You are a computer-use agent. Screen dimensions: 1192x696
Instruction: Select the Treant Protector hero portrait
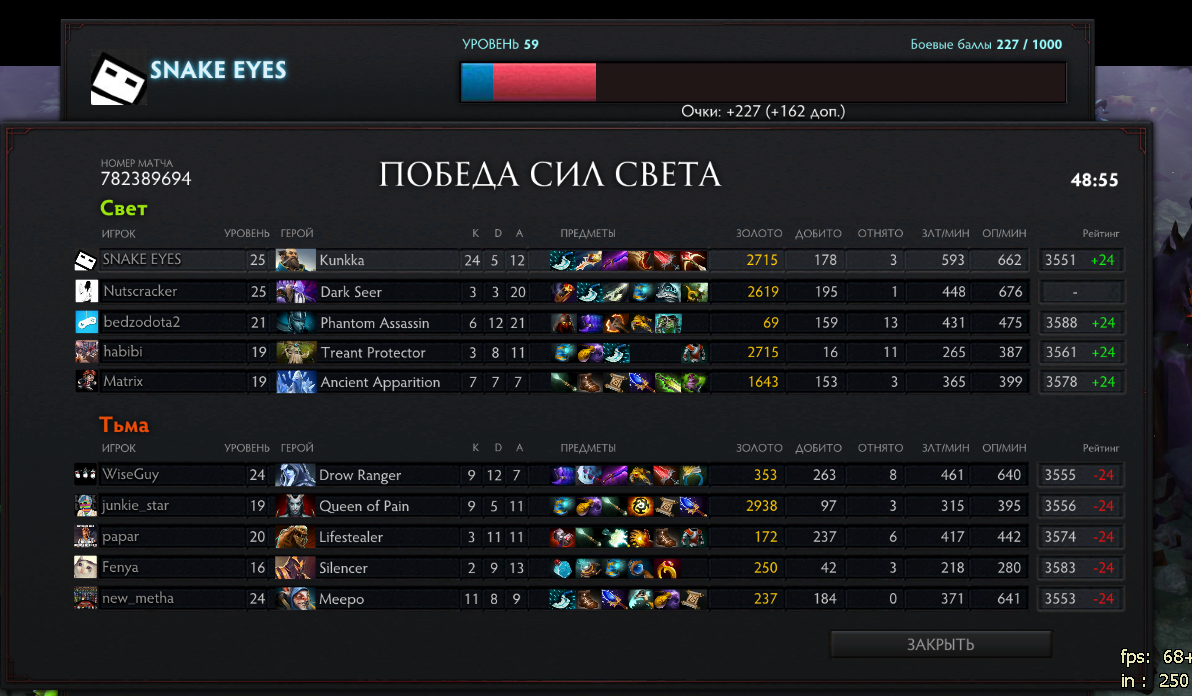295,352
